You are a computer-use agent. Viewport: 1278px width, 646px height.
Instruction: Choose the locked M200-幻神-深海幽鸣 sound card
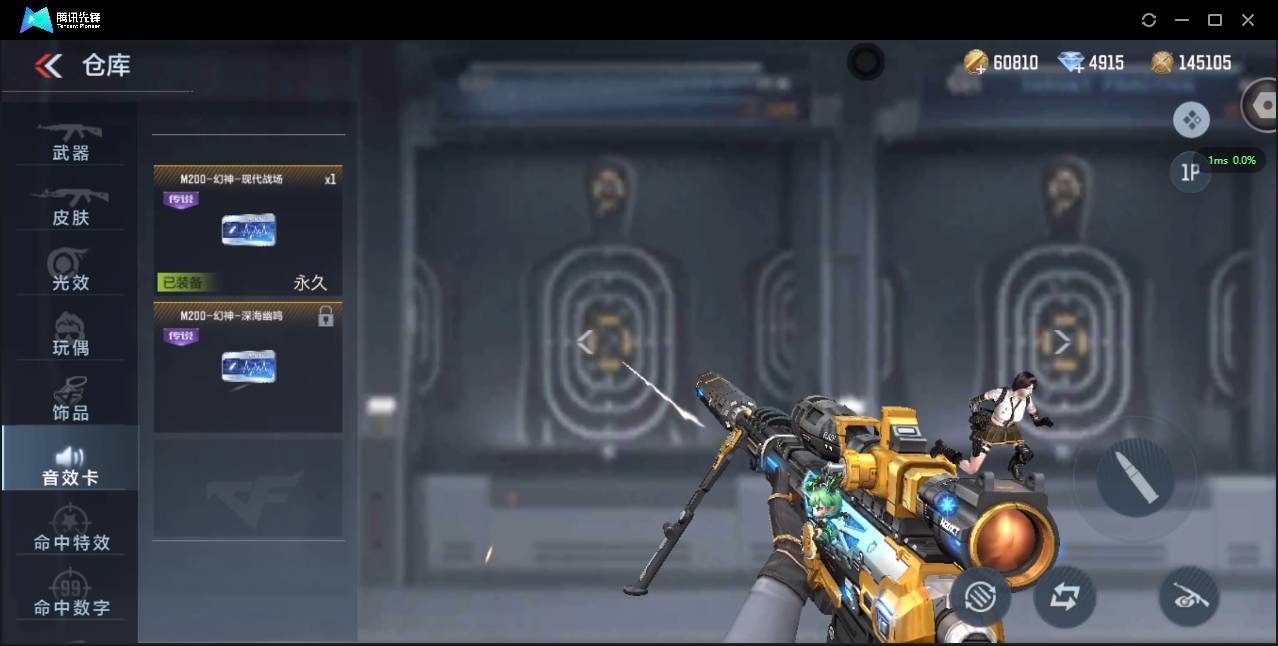click(x=248, y=367)
